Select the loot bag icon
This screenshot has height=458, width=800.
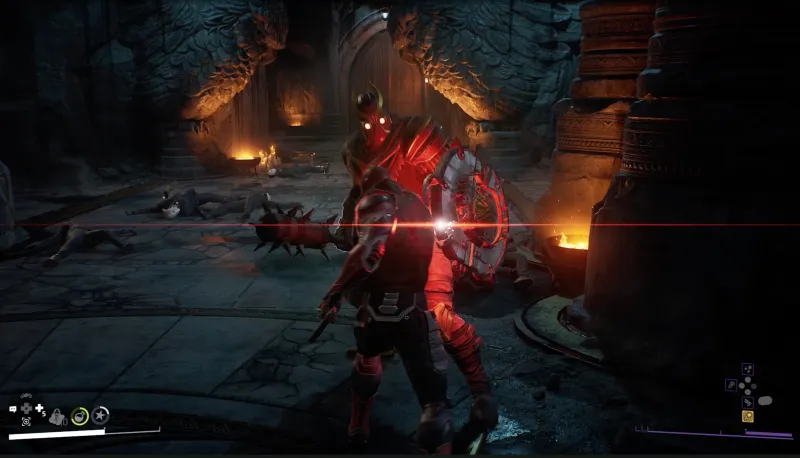(x=58, y=415)
